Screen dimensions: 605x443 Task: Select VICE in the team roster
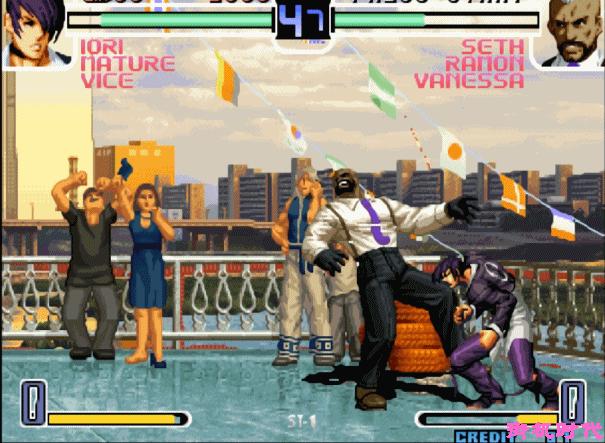pyautogui.click(x=106, y=81)
